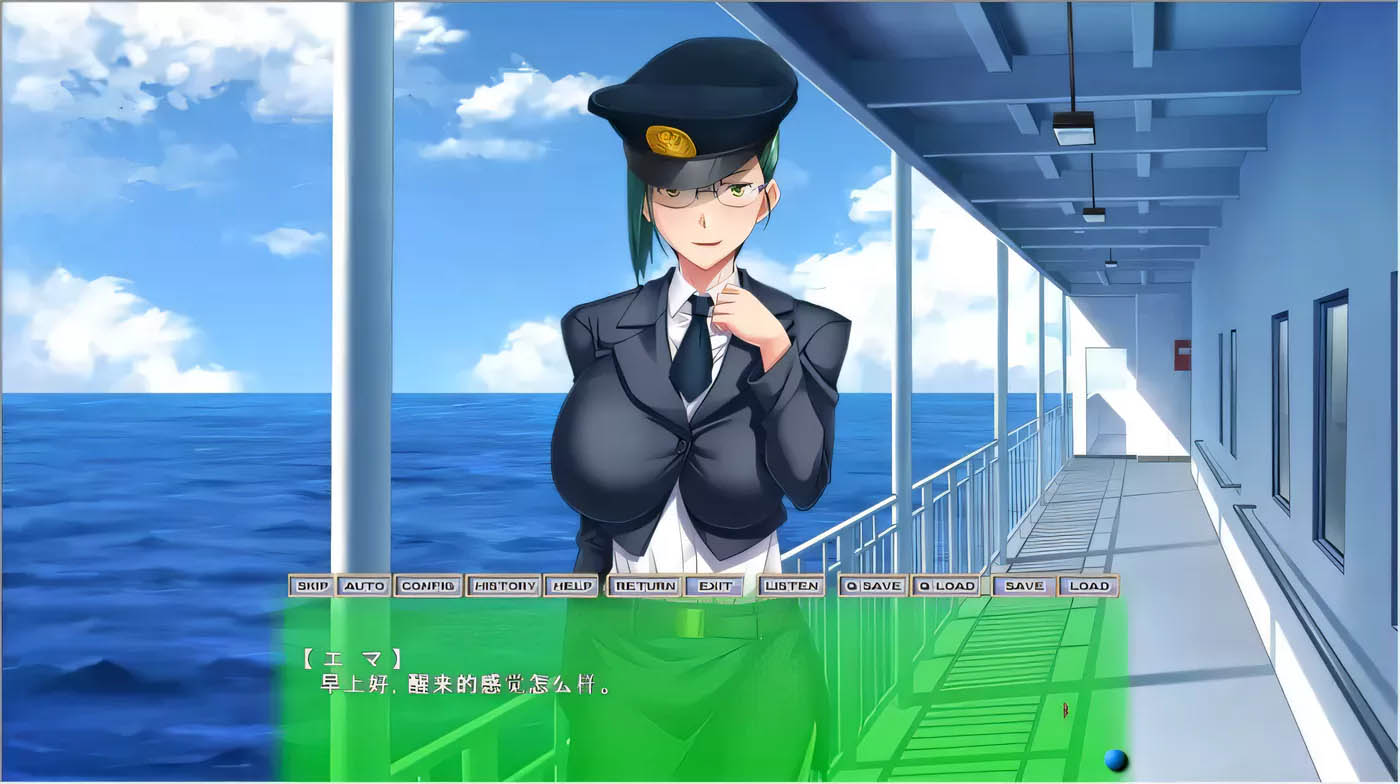Show the dialogue HISTORY log
This screenshot has height=784, width=1400.
(x=503, y=586)
